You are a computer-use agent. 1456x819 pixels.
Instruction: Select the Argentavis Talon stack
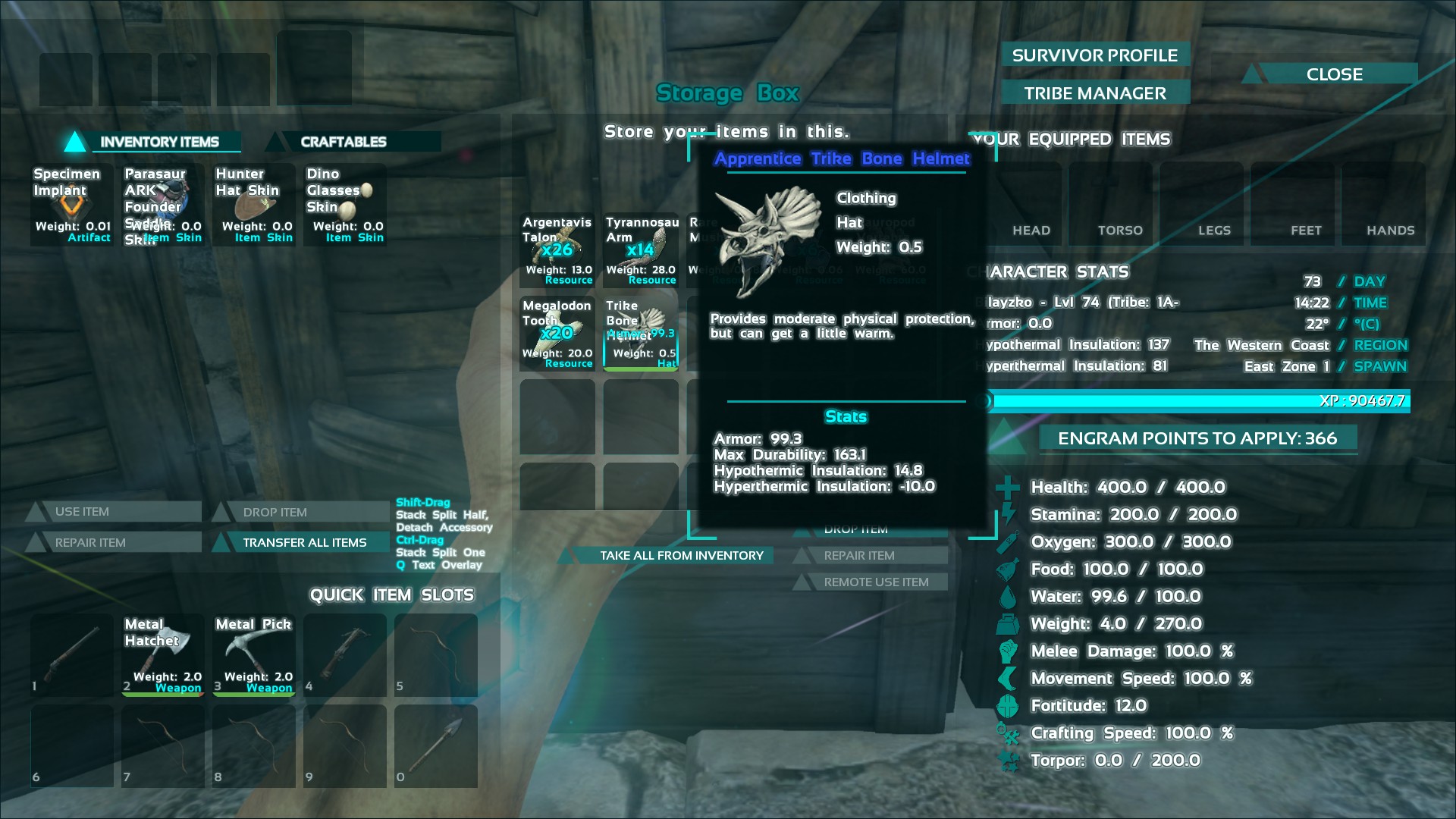(557, 250)
